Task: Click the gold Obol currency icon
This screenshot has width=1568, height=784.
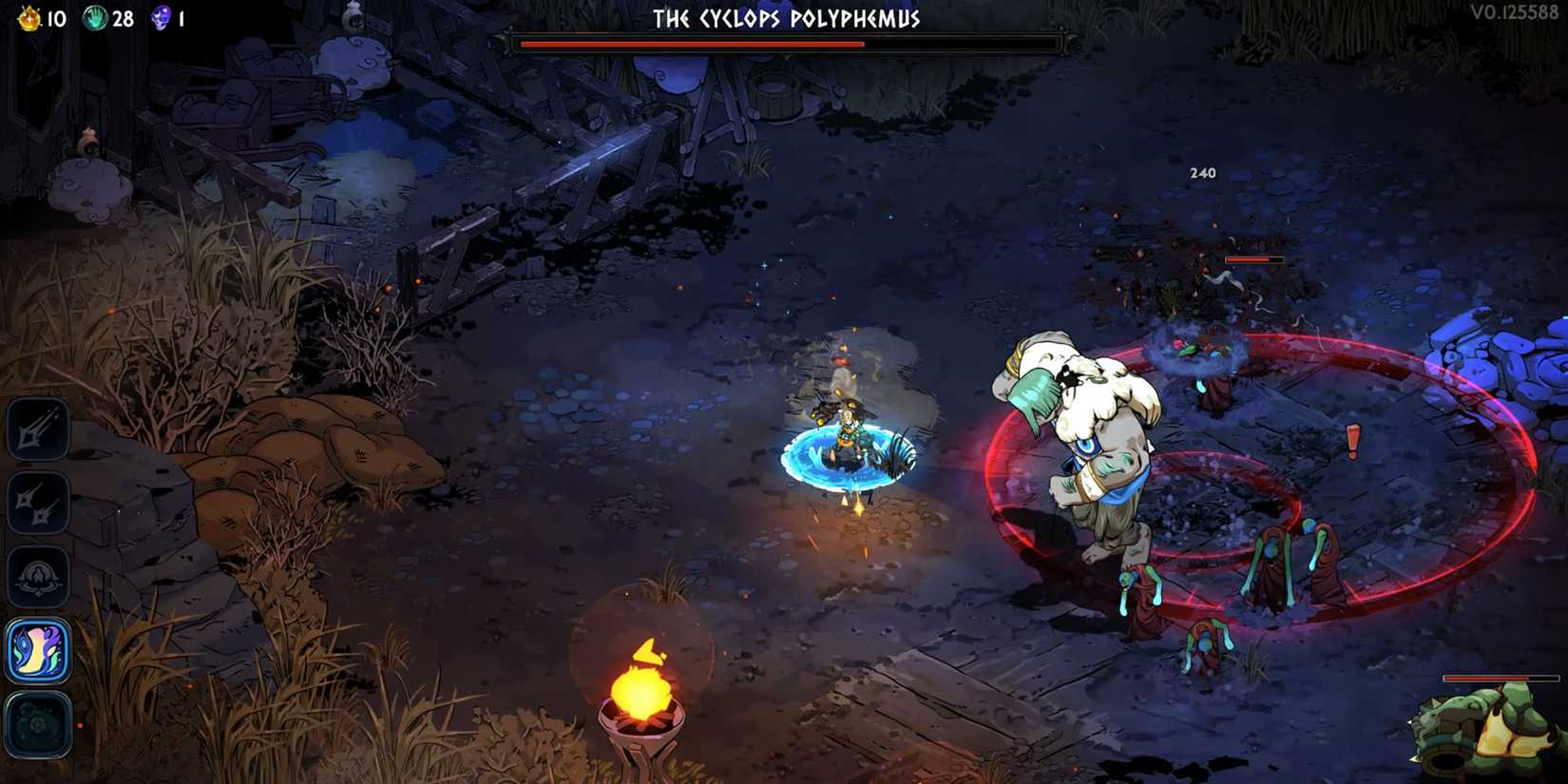Action: (x=28, y=15)
